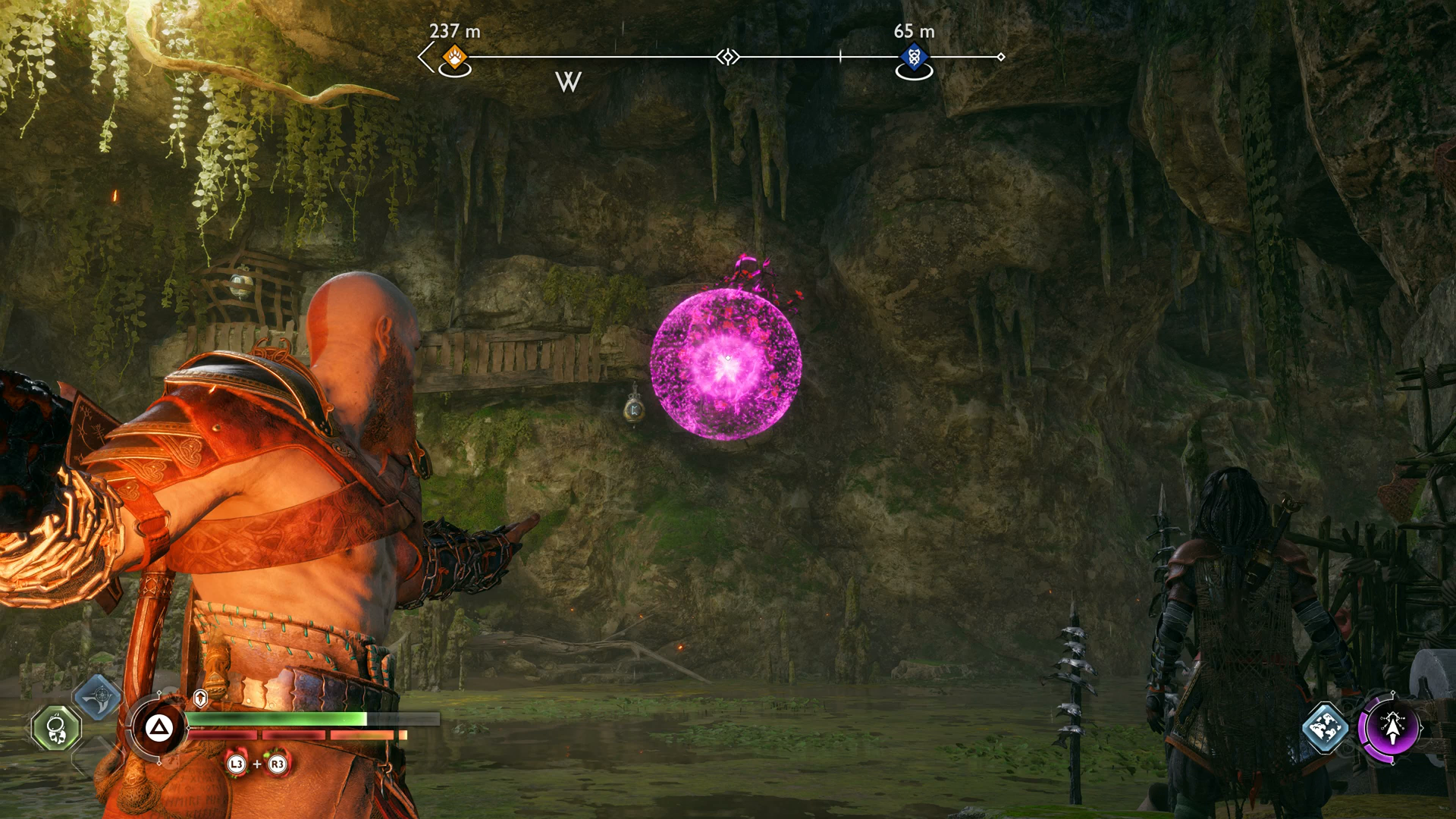
Task: Activate the green skull relic ability
Action: click(x=57, y=729)
